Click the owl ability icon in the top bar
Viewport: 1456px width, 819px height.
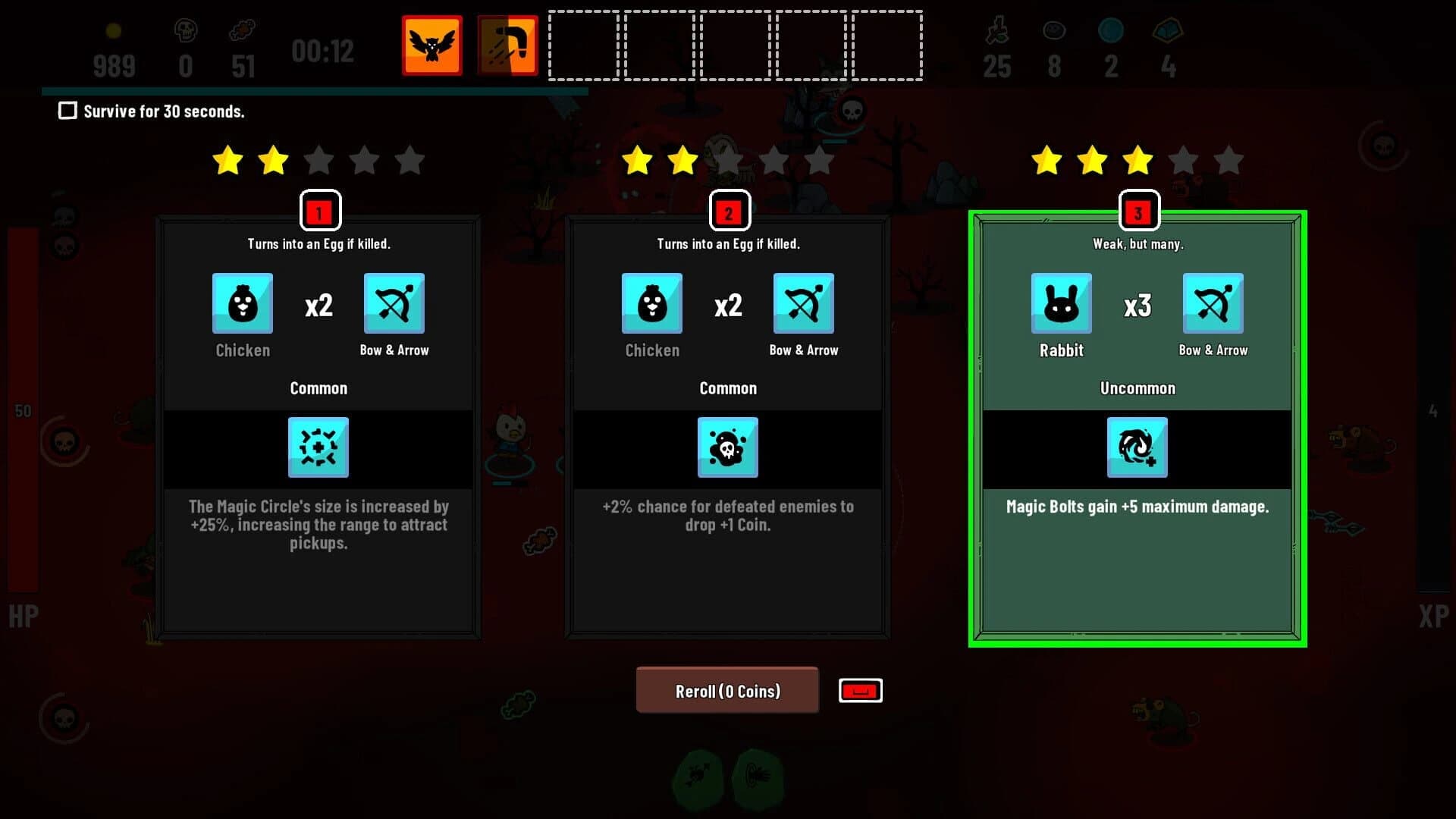pos(431,44)
